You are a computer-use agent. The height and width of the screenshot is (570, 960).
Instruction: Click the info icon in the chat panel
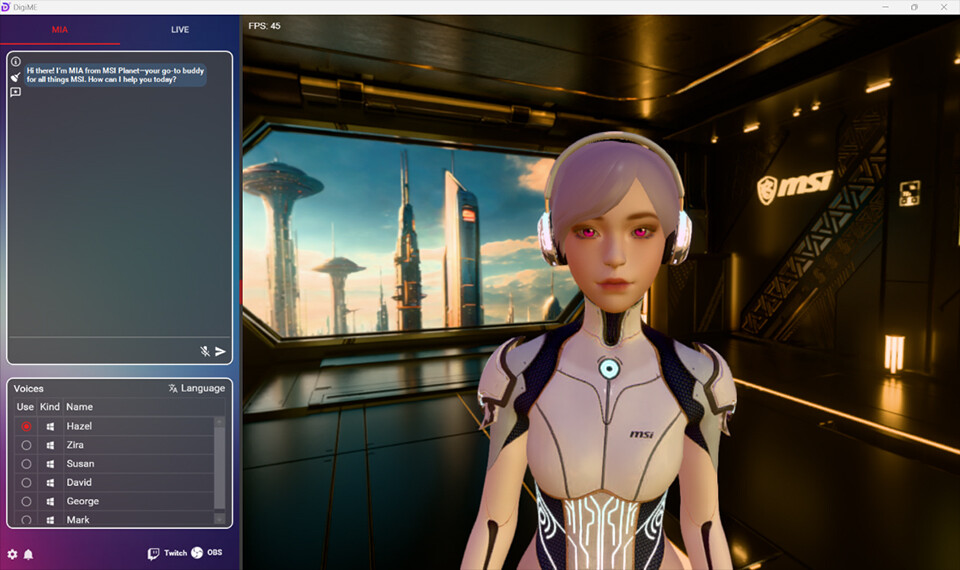pyautogui.click(x=16, y=61)
